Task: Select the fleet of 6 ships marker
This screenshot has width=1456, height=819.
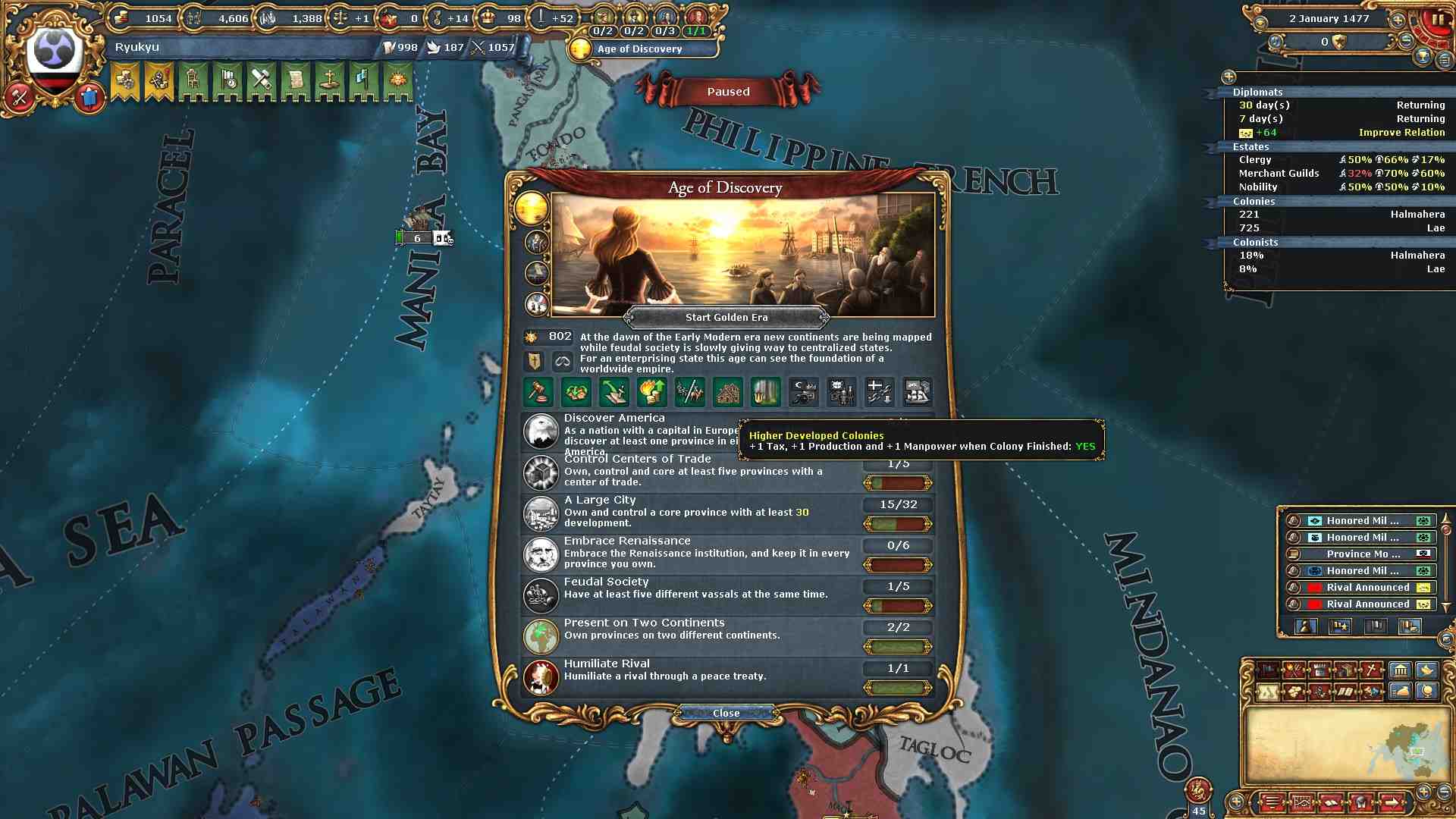Action: click(417, 238)
